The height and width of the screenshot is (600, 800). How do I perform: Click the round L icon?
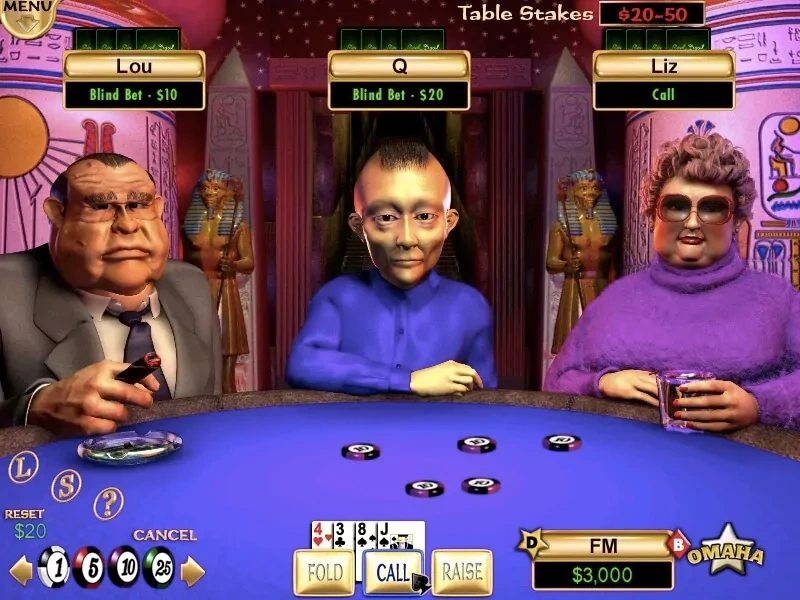[23, 466]
